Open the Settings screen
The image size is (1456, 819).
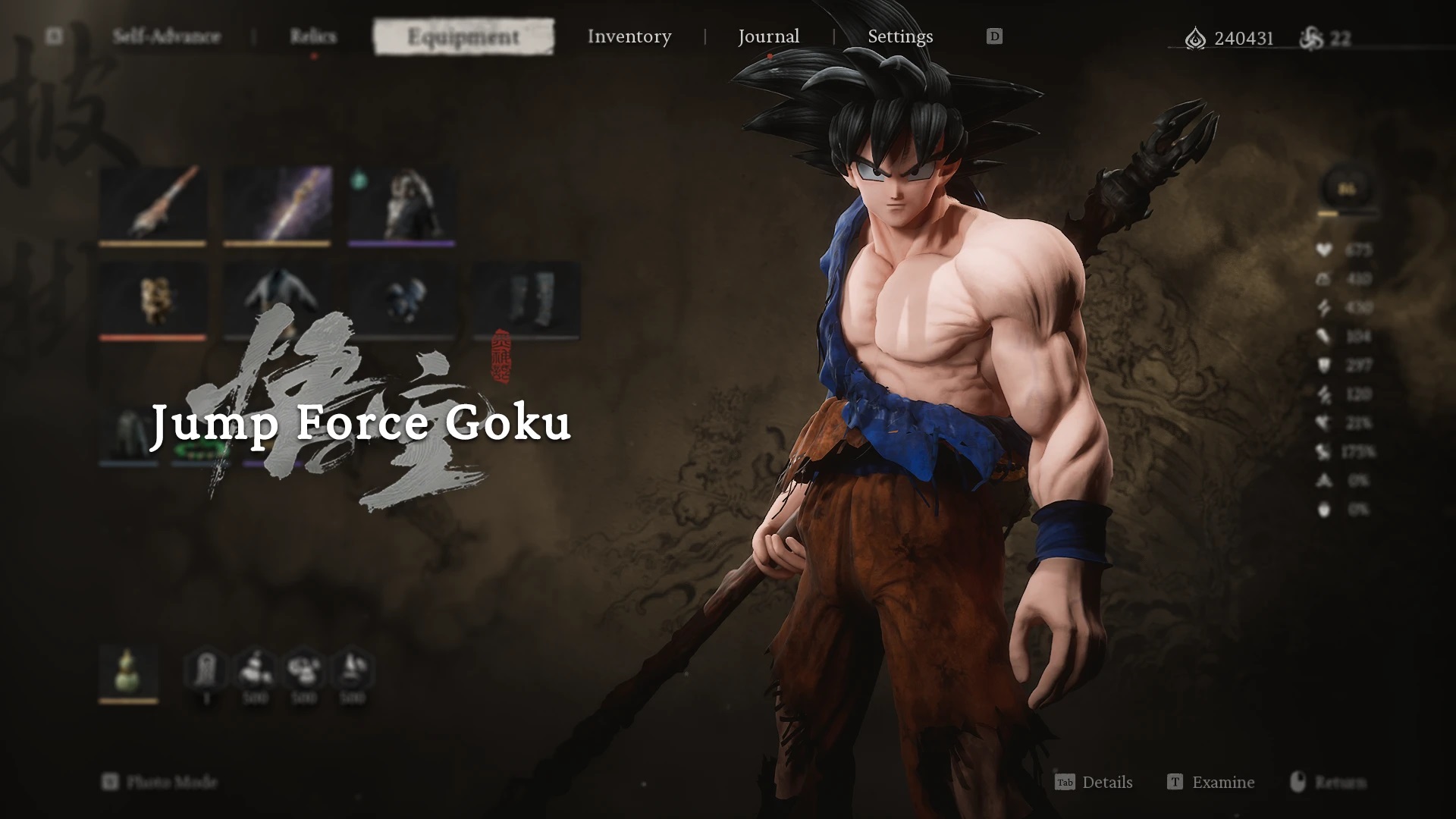pos(901,36)
